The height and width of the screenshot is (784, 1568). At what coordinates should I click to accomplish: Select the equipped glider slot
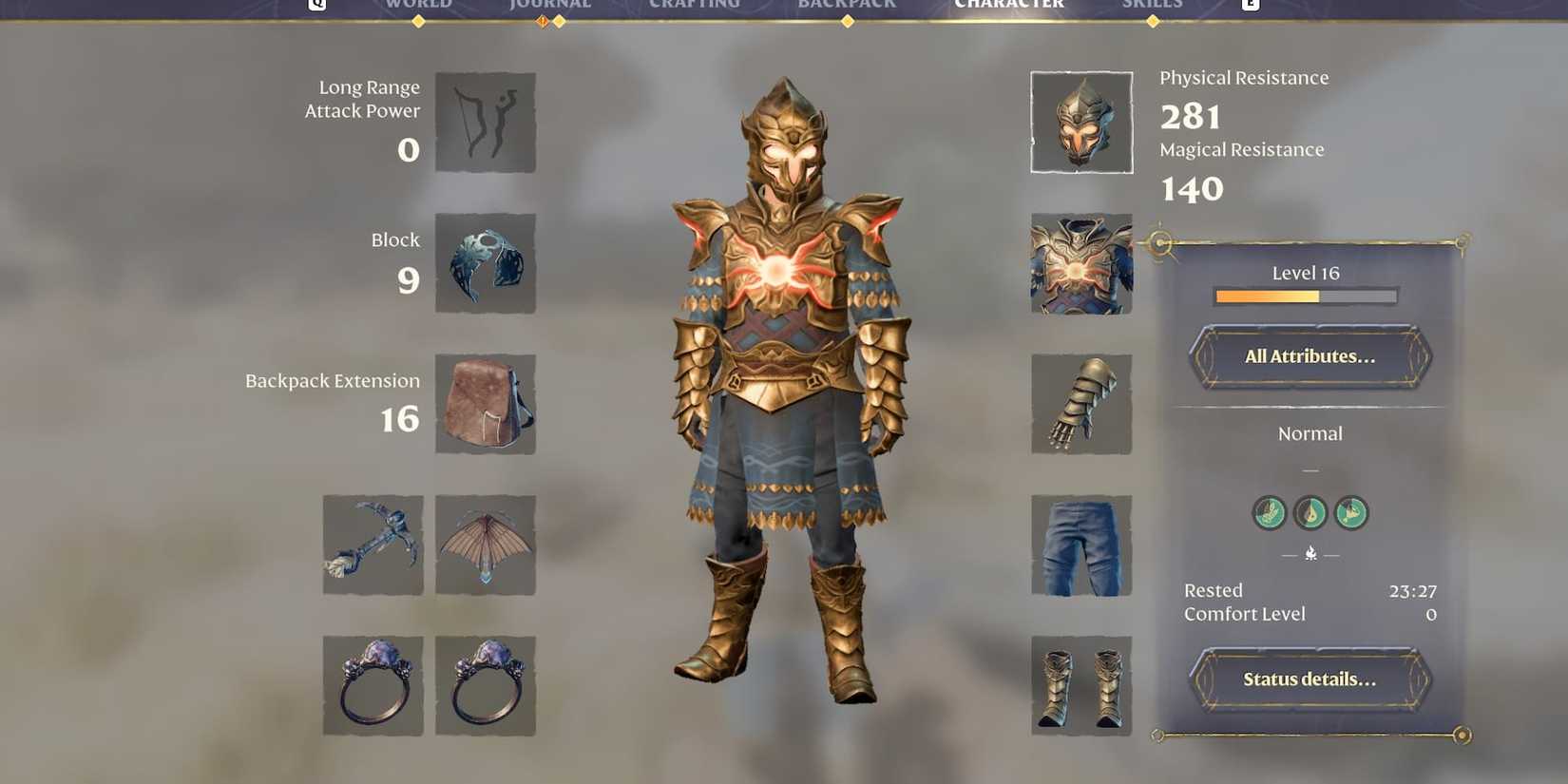(x=486, y=545)
